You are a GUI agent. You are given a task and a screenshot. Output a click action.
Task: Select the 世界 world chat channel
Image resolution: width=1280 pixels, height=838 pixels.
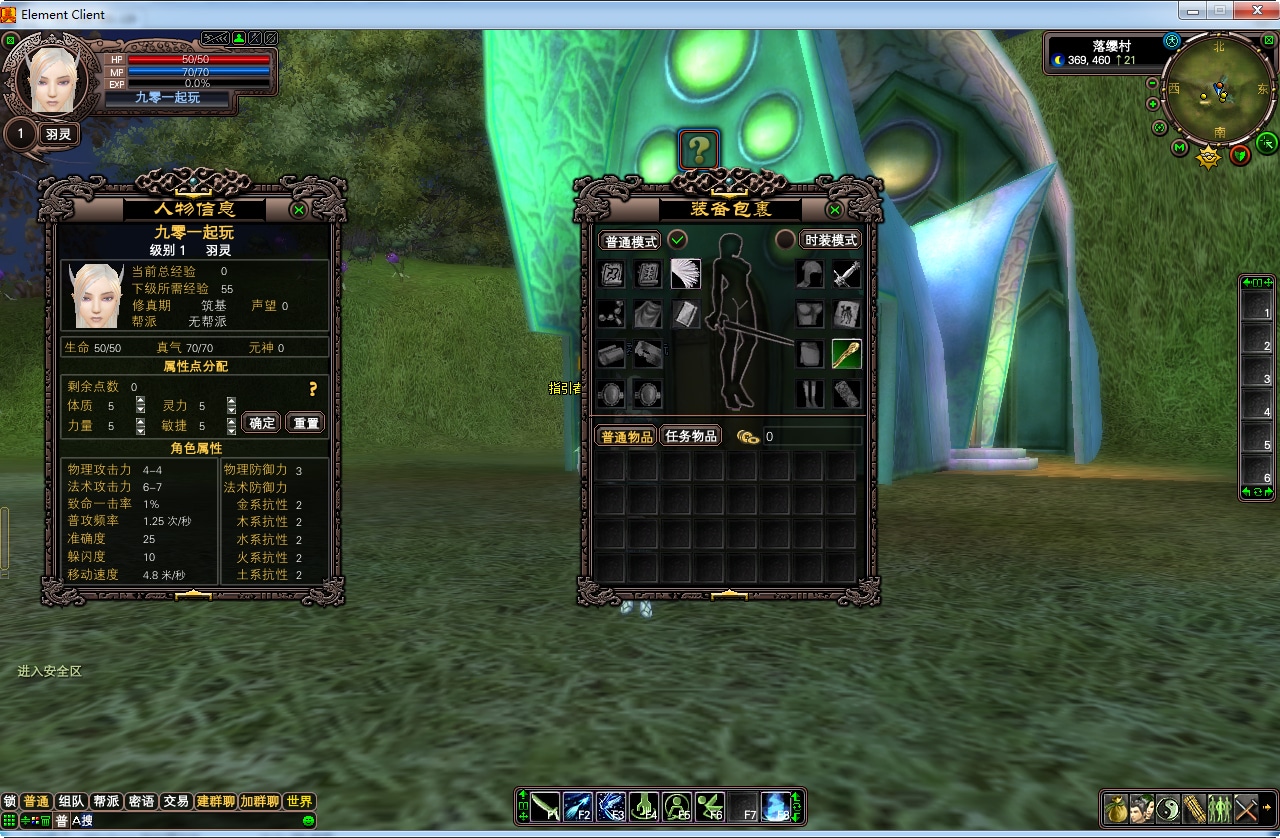[299, 801]
